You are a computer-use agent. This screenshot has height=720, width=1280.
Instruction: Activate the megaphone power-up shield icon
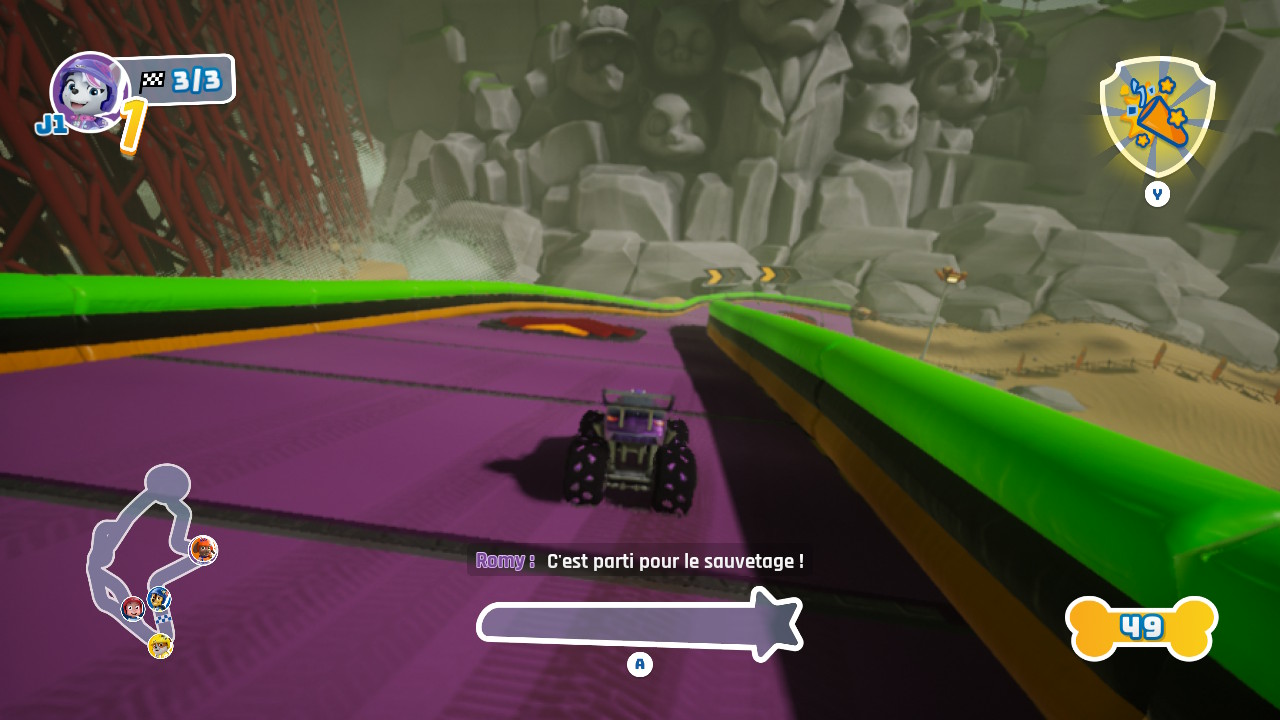click(1156, 116)
